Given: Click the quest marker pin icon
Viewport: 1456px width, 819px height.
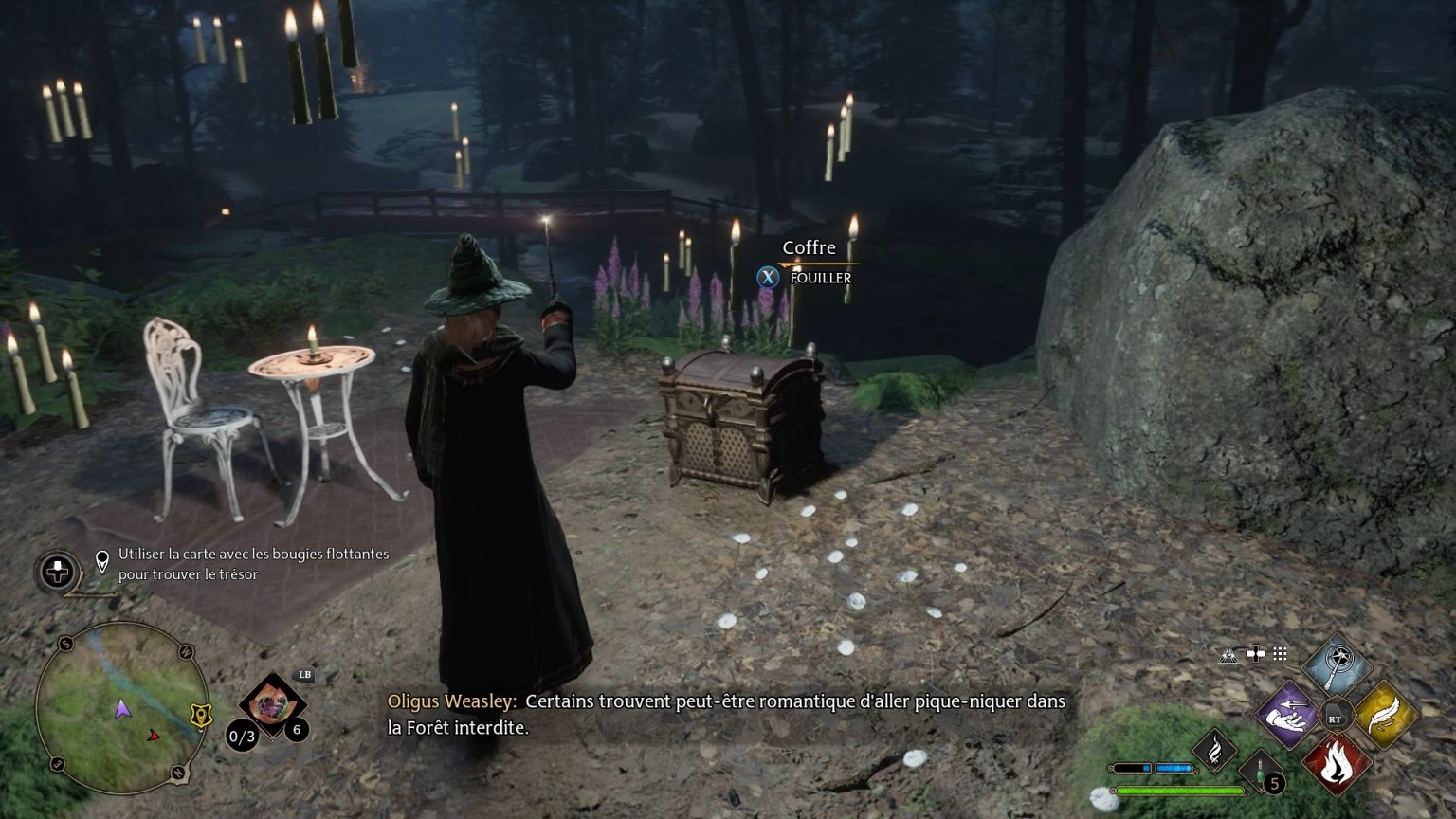Looking at the screenshot, I should point(102,559).
